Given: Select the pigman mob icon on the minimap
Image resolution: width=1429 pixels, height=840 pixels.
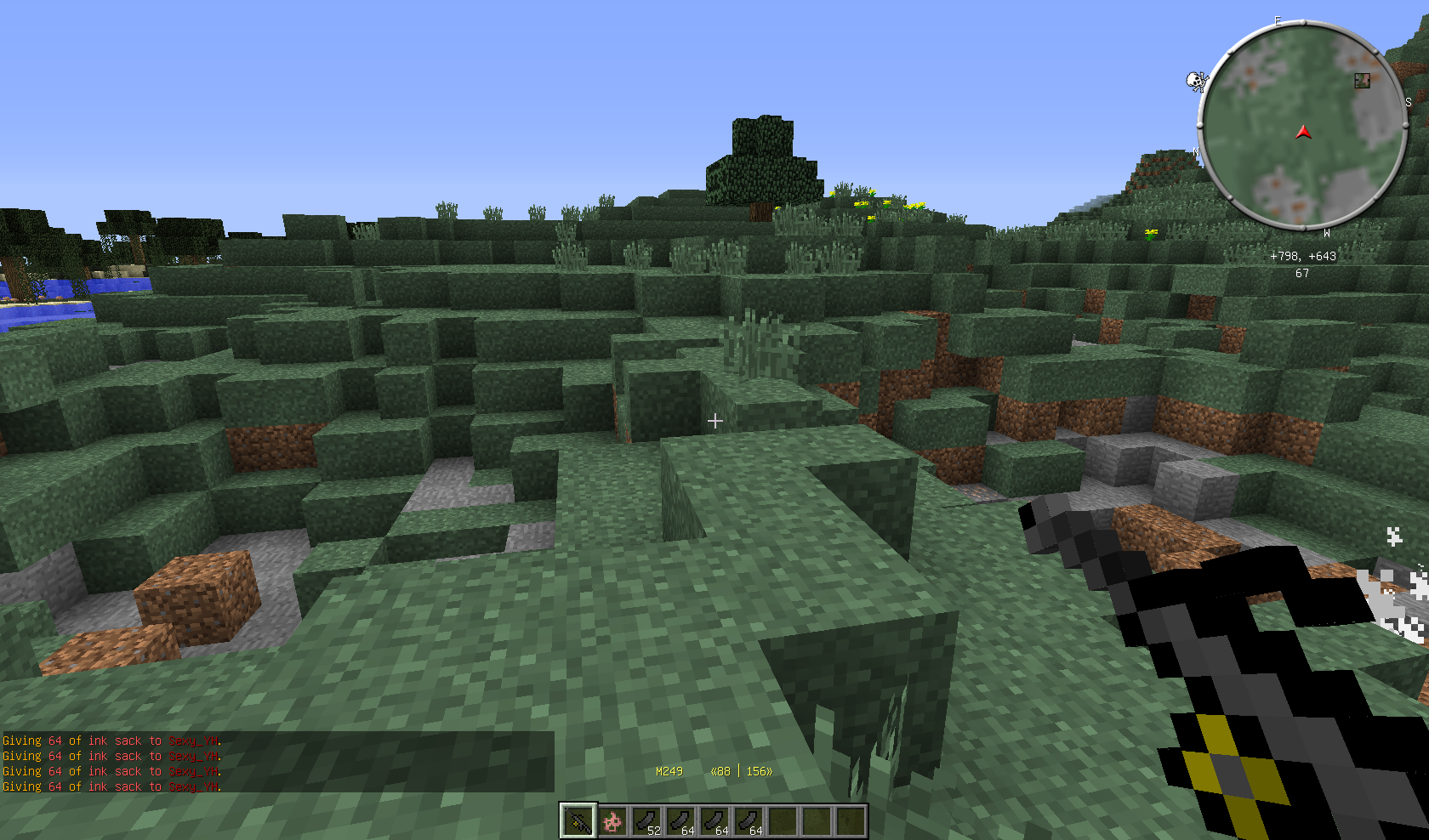Looking at the screenshot, I should point(1362,80).
